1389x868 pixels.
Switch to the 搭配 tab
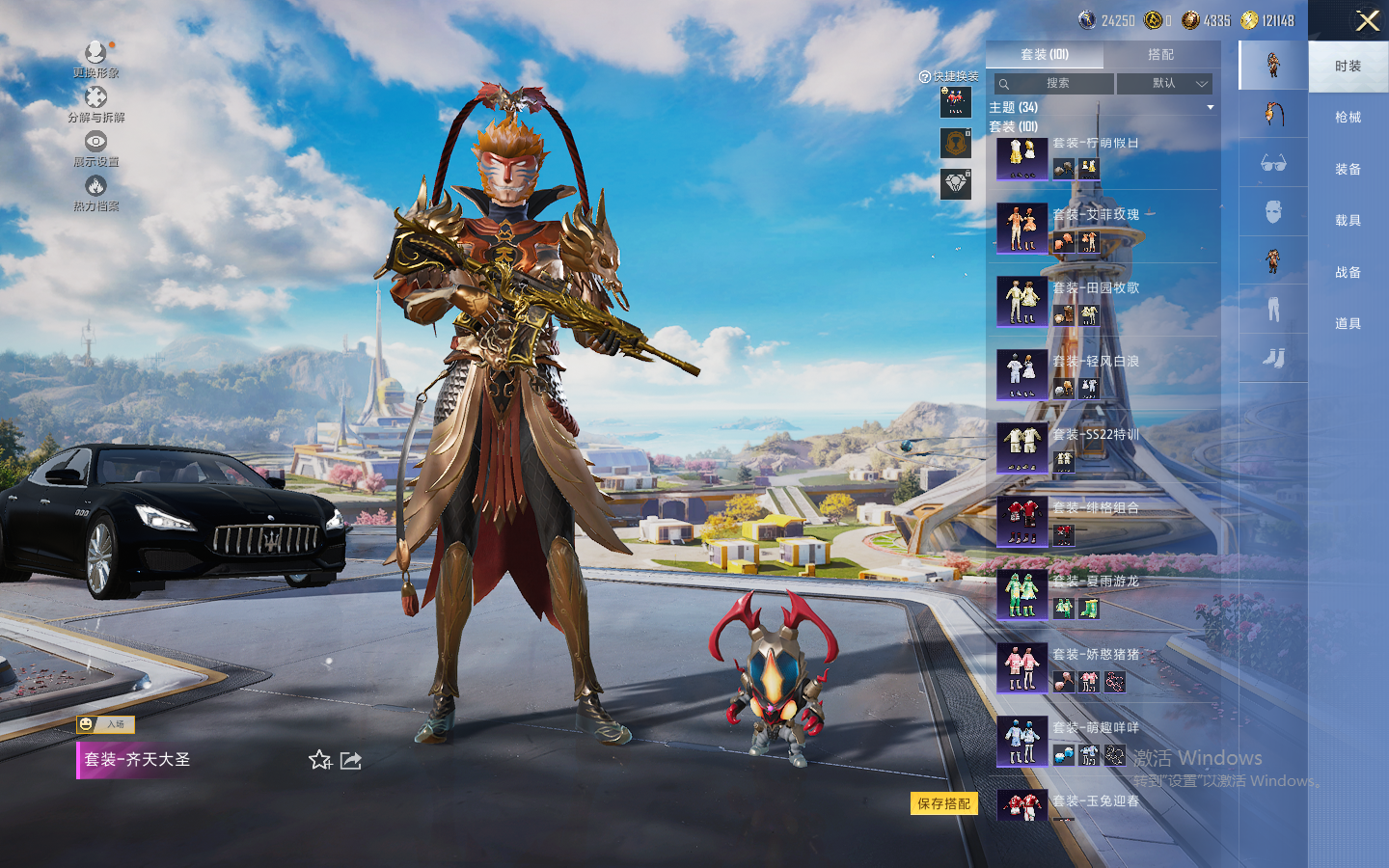[1160, 55]
